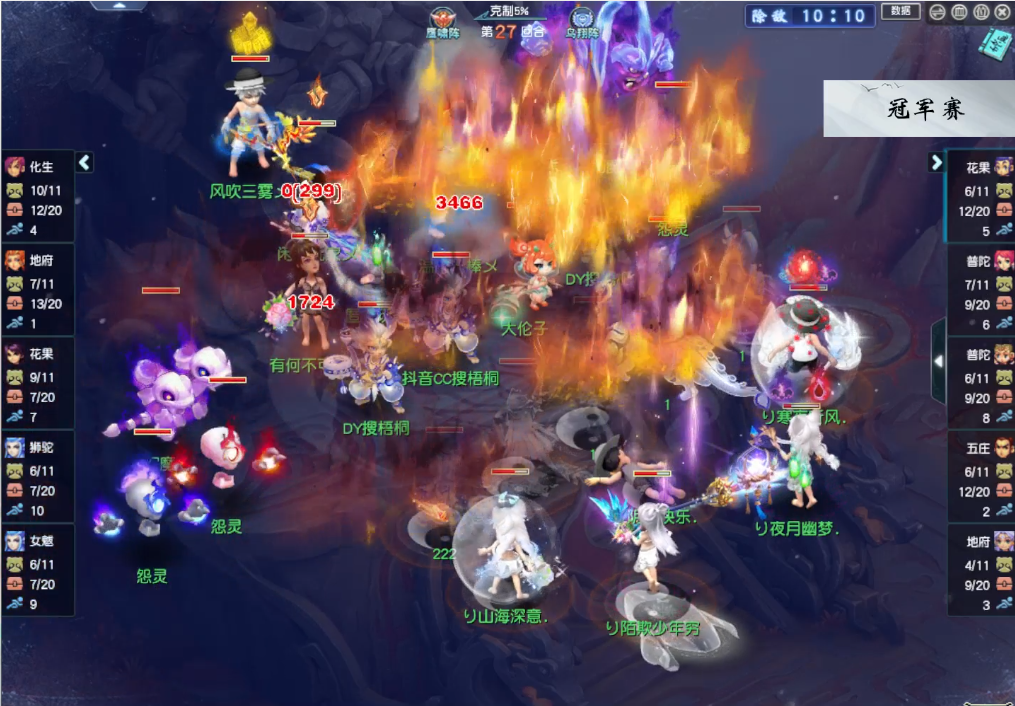Open the teal book icon

point(997,41)
